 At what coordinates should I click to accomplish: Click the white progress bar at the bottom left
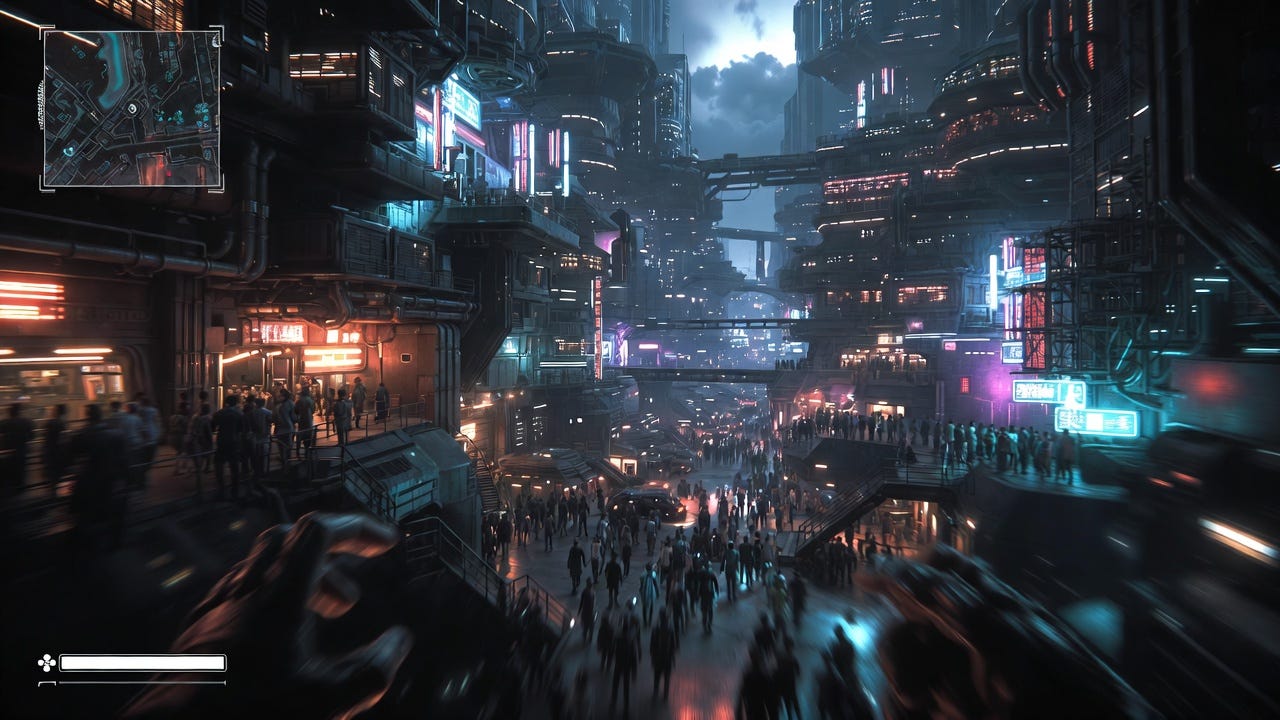click(x=142, y=662)
